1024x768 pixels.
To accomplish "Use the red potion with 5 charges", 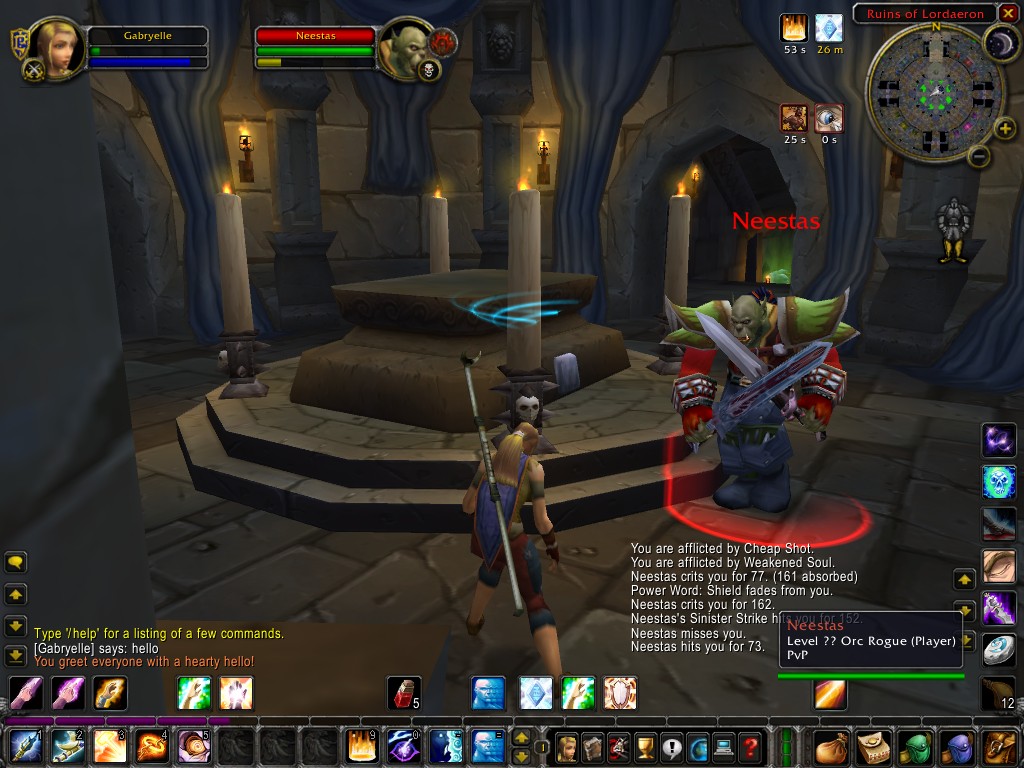I will (403, 693).
